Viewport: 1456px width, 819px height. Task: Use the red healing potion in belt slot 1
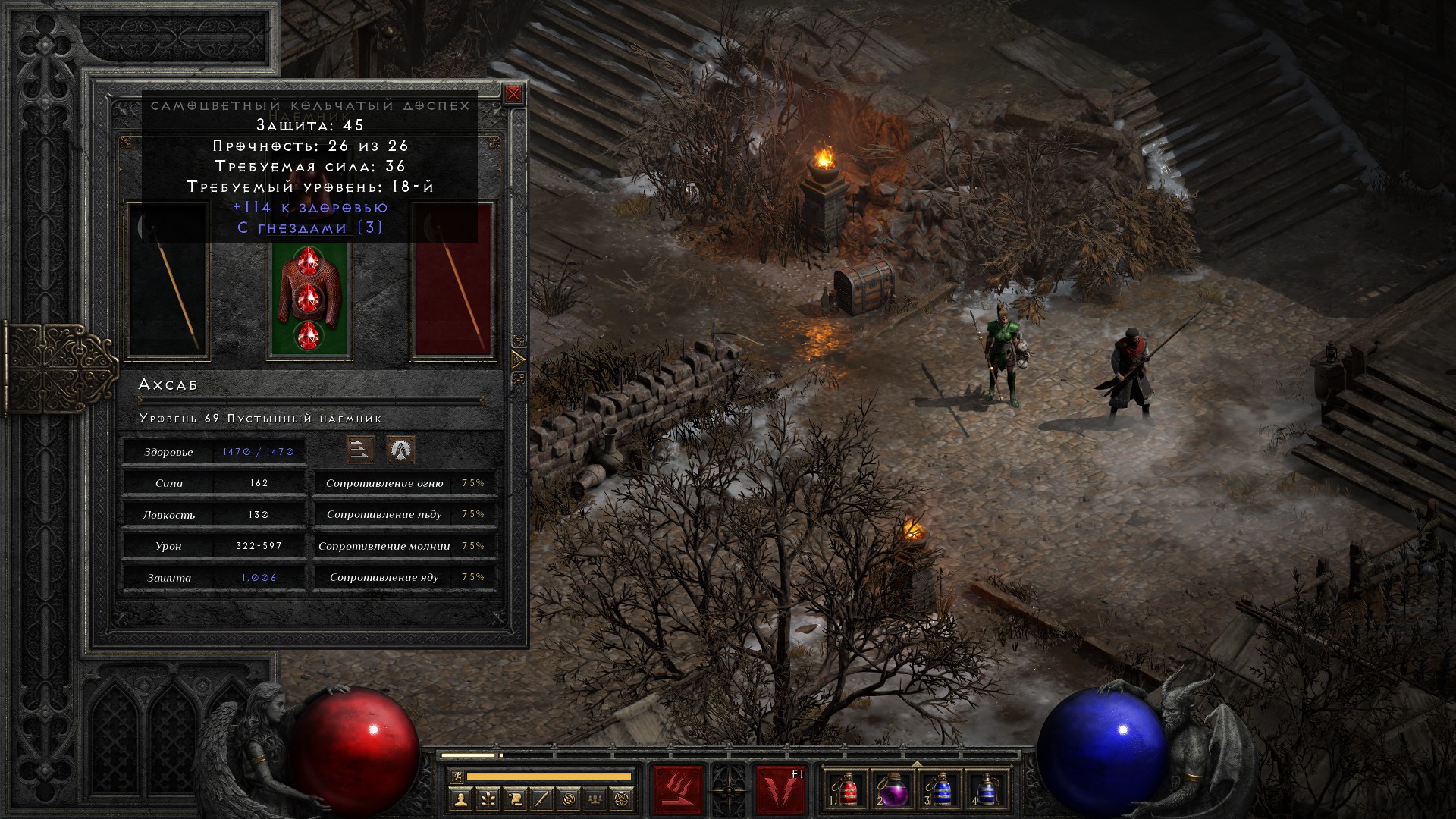tap(848, 790)
